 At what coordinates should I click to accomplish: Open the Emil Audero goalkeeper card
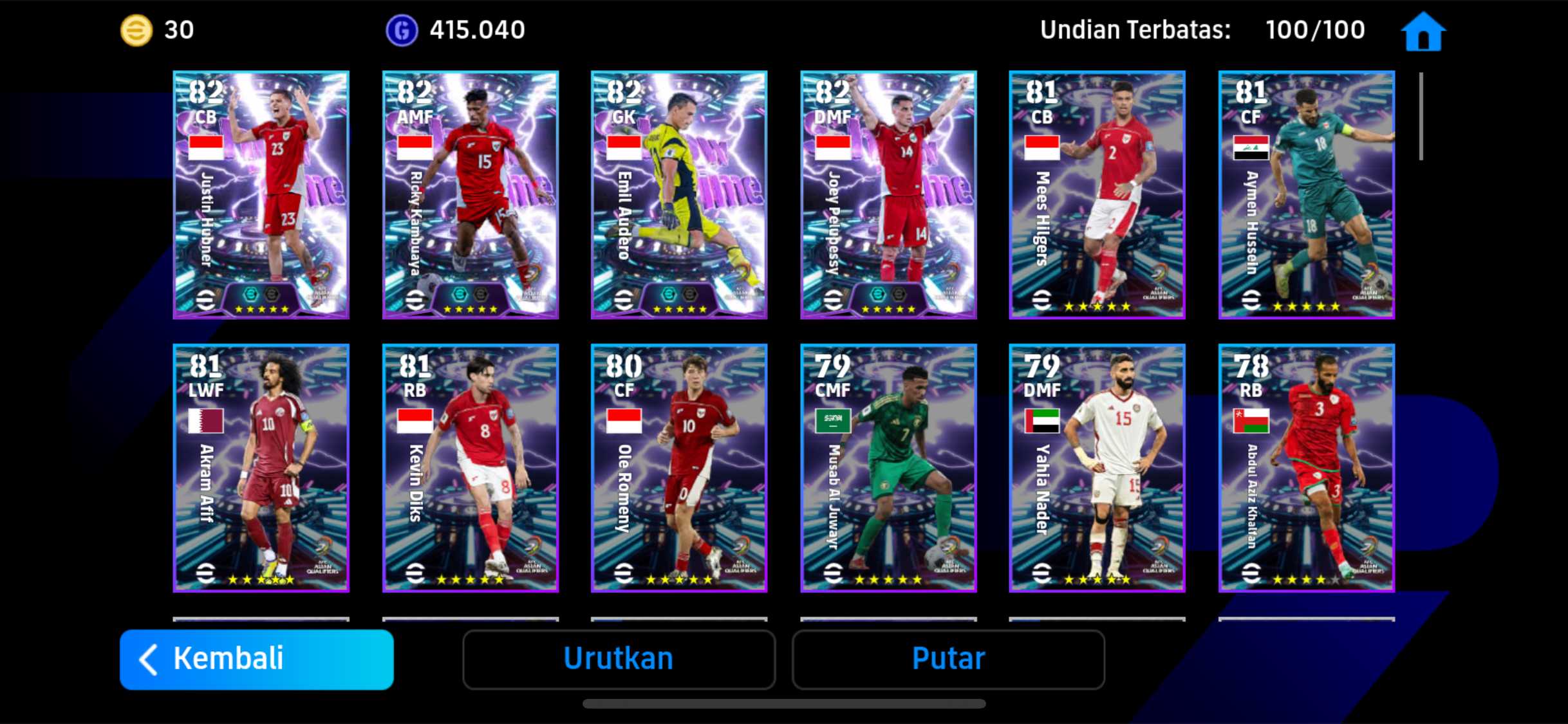click(679, 194)
